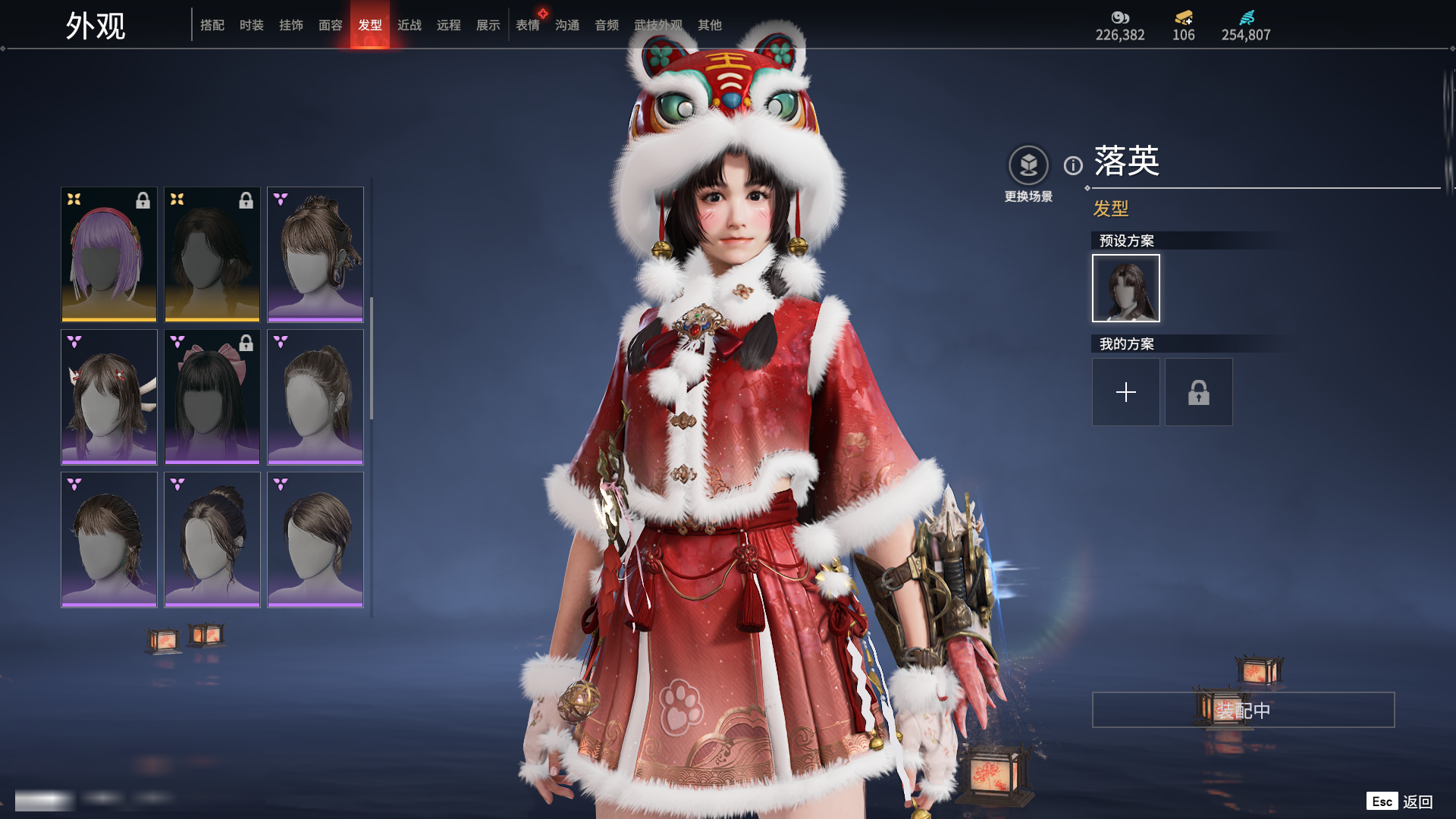Open the 表情 tab
1456x819 pixels.
(x=528, y=25)
